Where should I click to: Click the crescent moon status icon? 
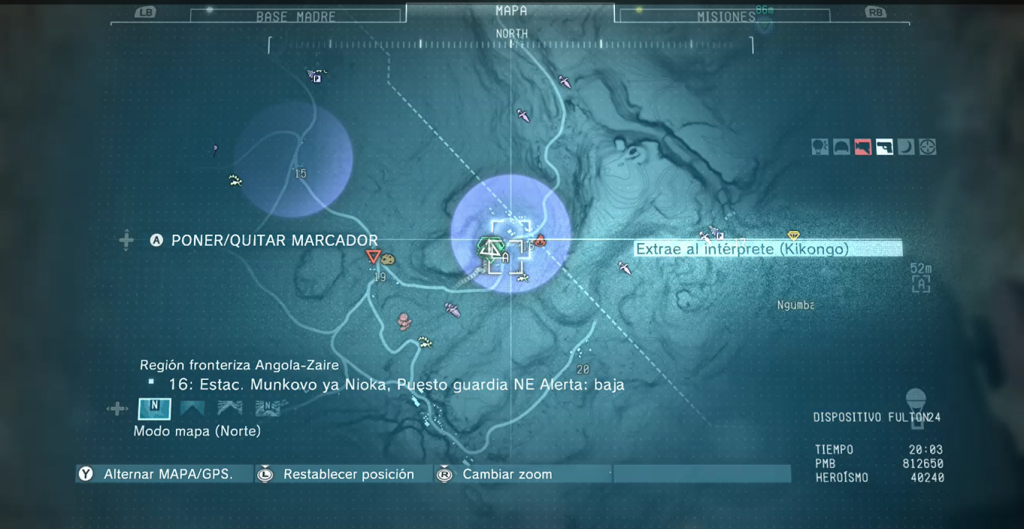coord(906,147)
